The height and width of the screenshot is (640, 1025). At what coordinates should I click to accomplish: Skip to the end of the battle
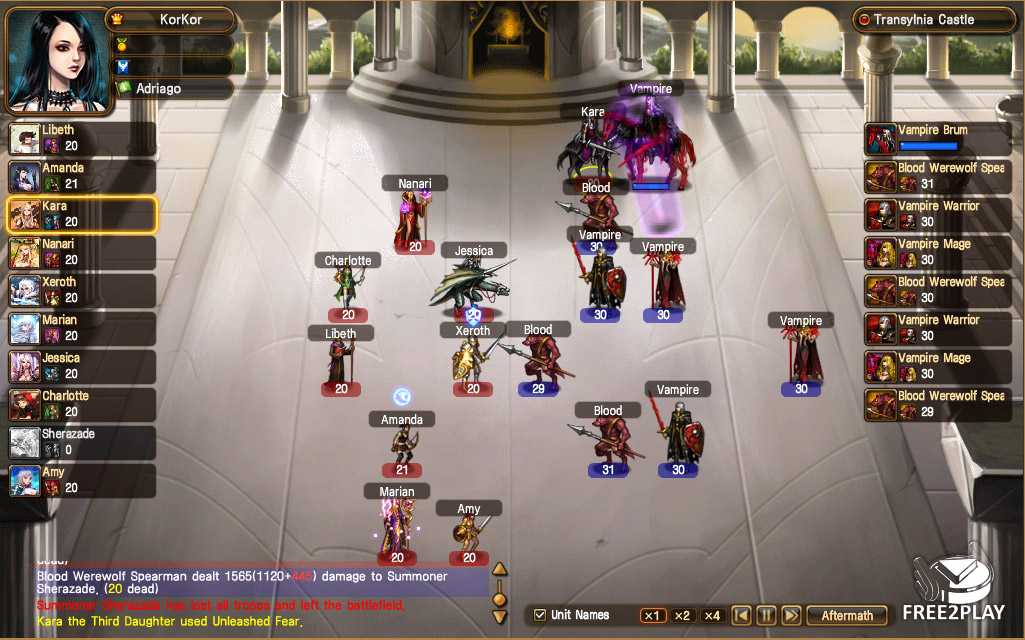(790, 615)
